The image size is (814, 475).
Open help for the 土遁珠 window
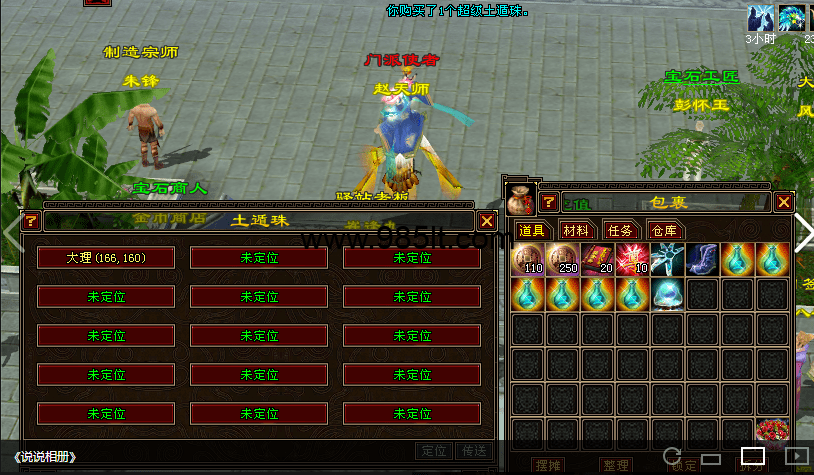coord(31,221)
